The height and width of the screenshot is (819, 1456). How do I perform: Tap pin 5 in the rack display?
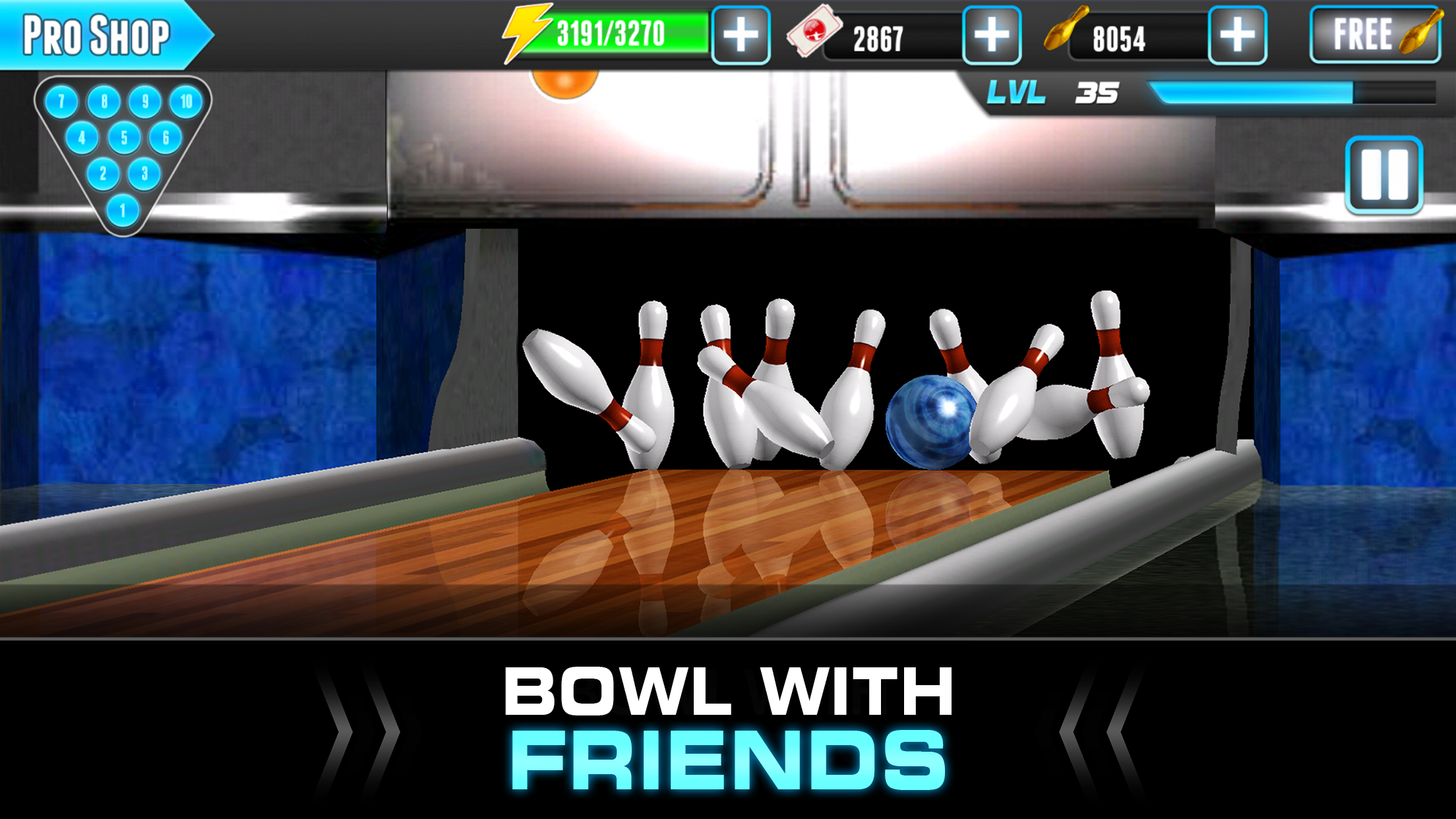(x=123, y=136)
